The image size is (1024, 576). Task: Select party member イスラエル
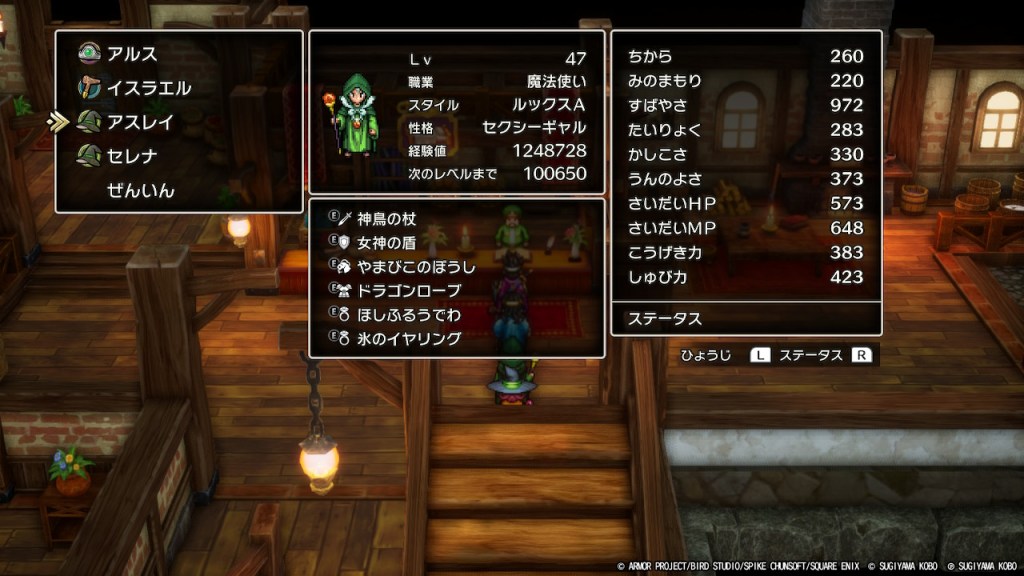[x=148, y=88]
